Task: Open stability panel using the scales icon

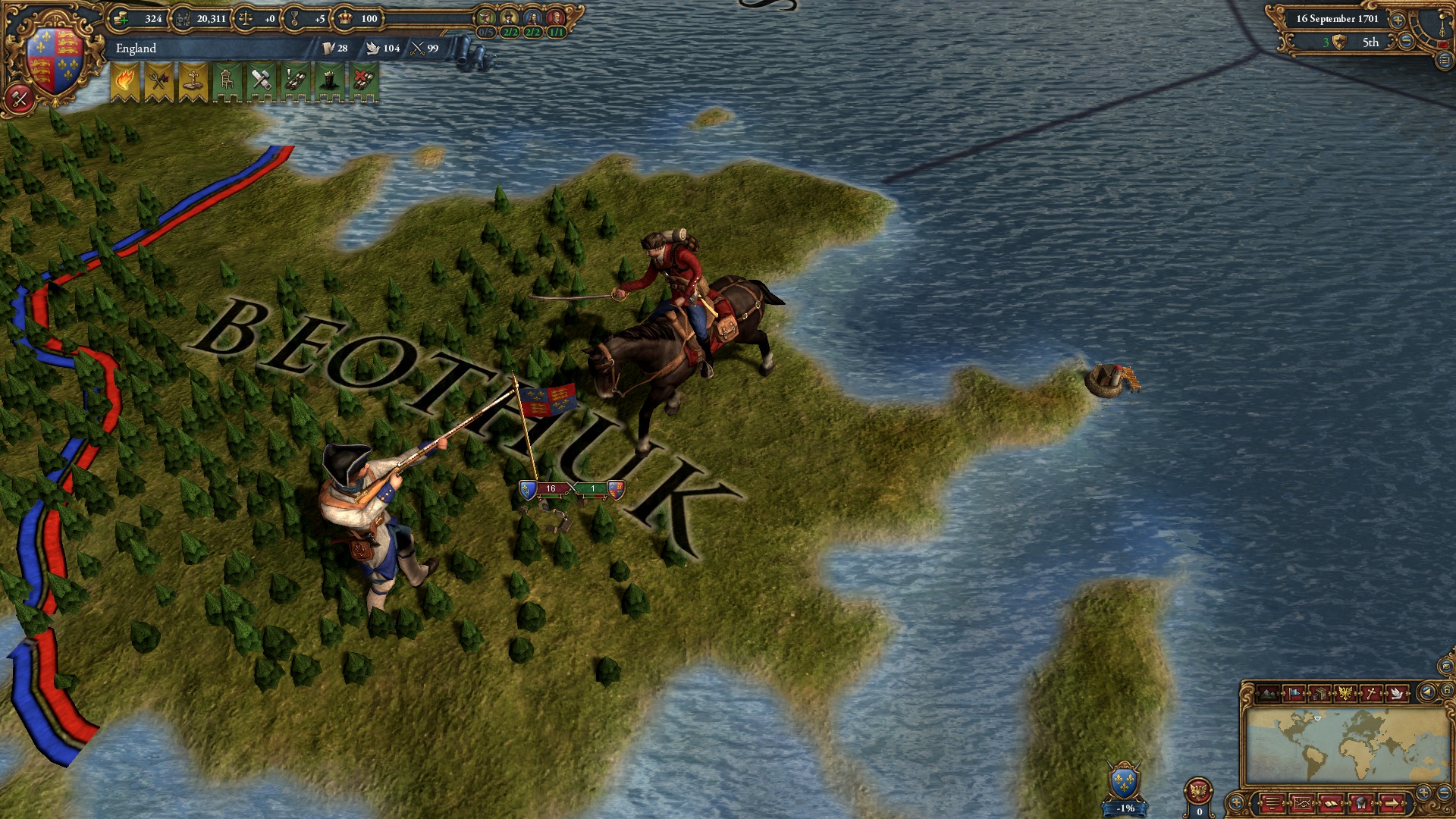Action: pyautogui.click(x=245, y=18)
